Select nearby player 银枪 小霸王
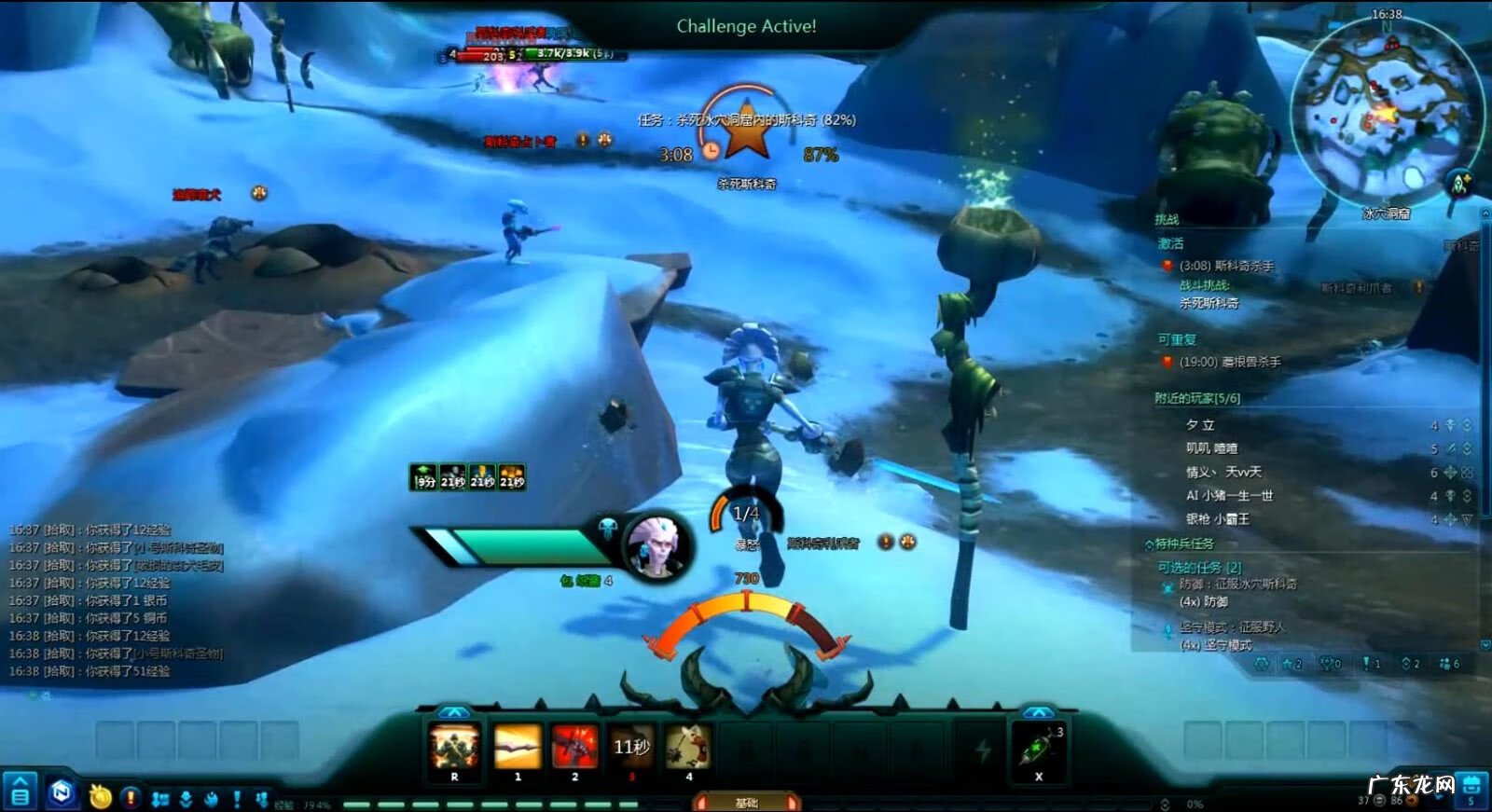Image resolution: width=1492 pixels, height=812 pixels. 1217,519
